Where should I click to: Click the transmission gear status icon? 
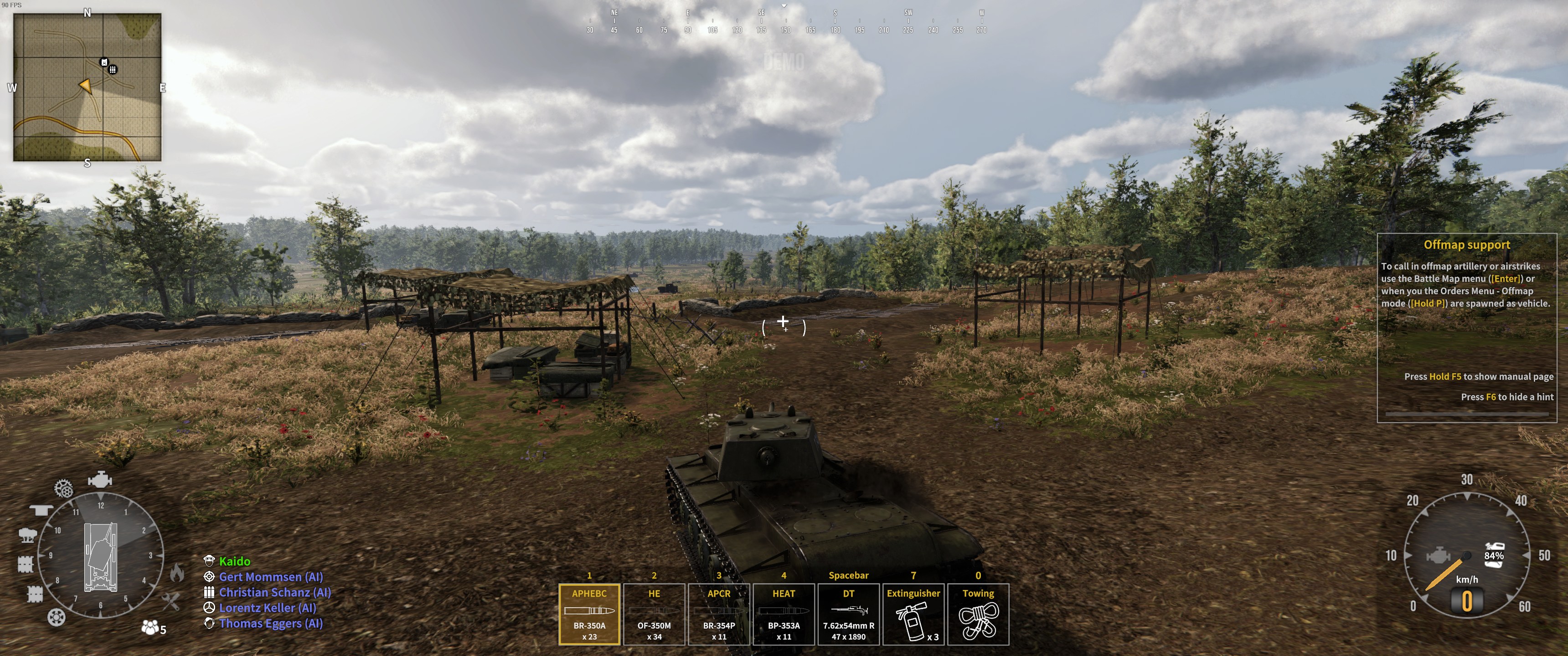[x=63, y=488]
